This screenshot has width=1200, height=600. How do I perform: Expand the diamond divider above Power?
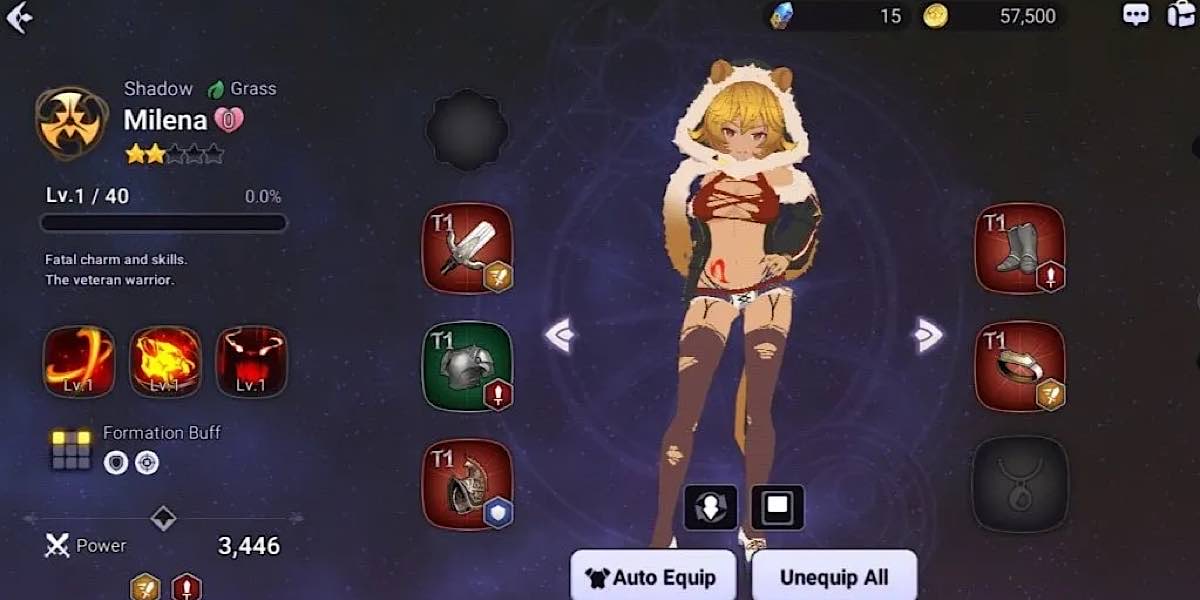163,518
